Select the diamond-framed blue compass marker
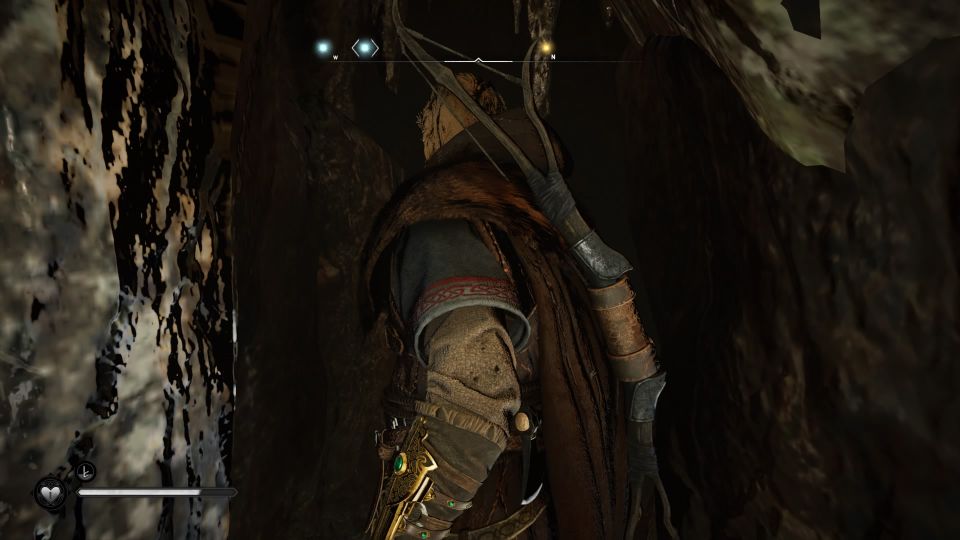The image size is (960, 540). tap(365, 47)
